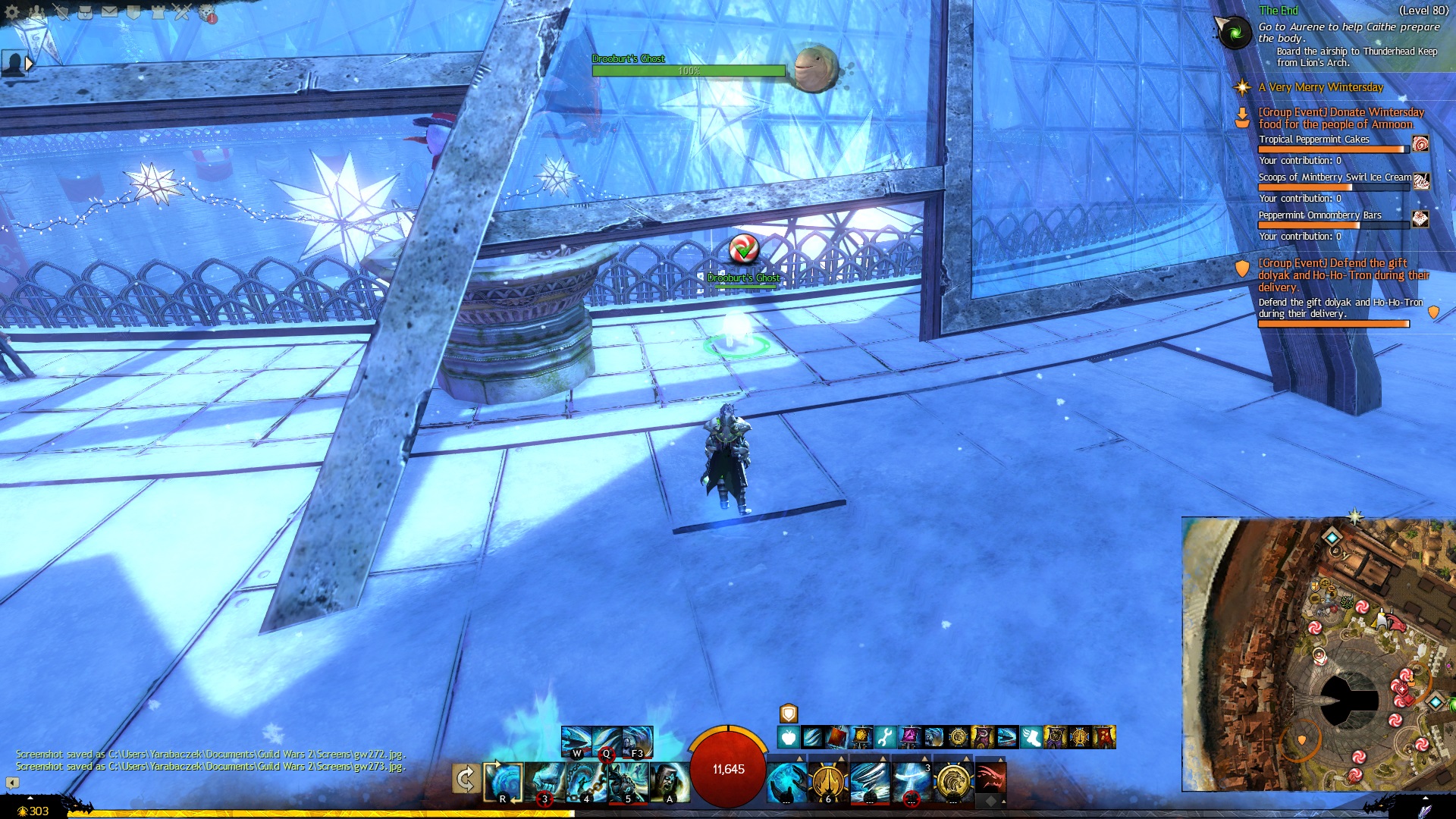Open A Very Merry Wintersday achievement entry
The image size is (1456, 819).
click(x=1320, y=87)
